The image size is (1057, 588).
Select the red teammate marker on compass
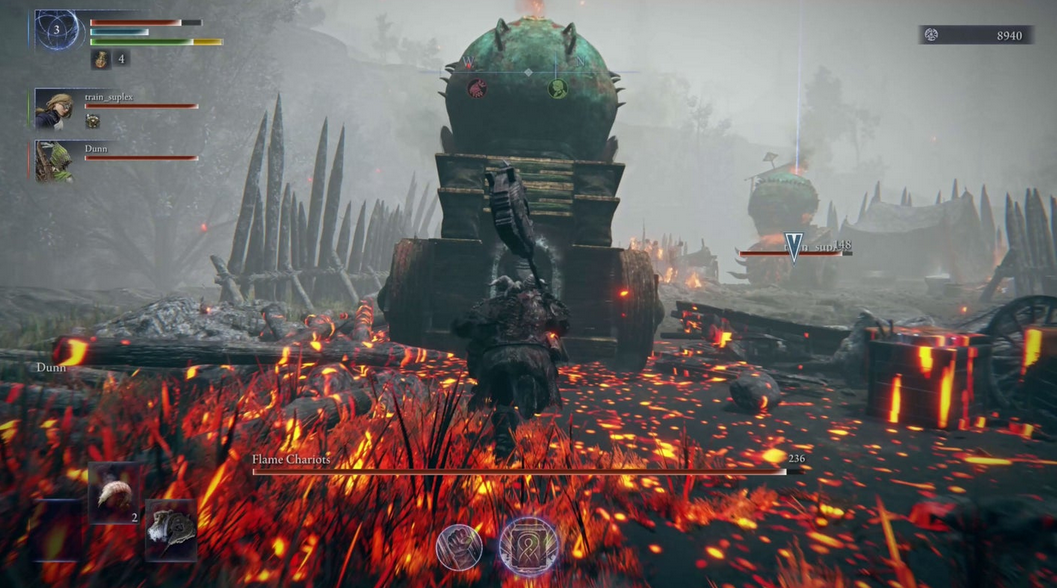pyautogui.click(x=478, y=88)
